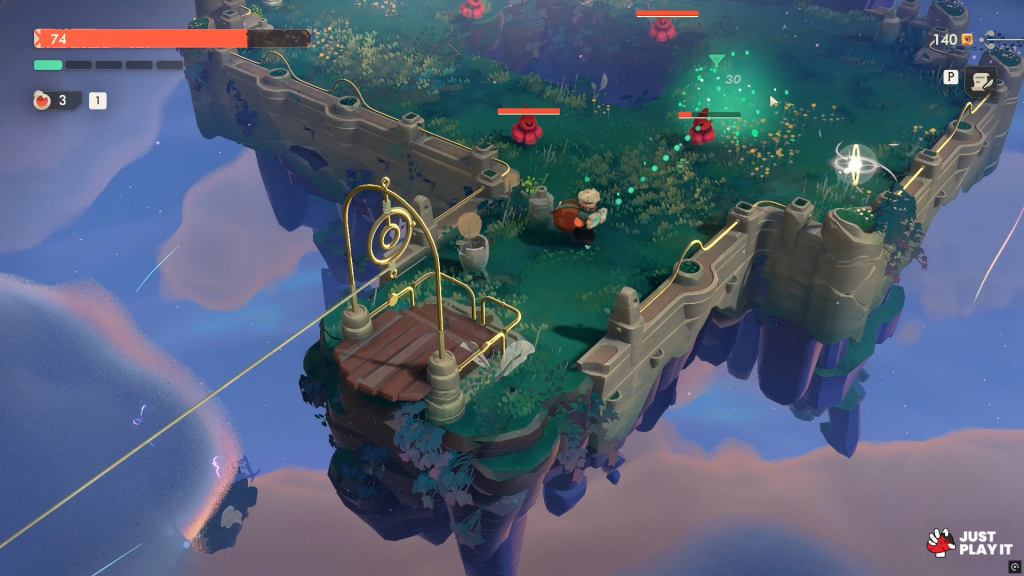Image resolution: width=1024 pixels, height=576 pixels.
Task: Open the quest scroll journal icon
Action: point(980,80)
